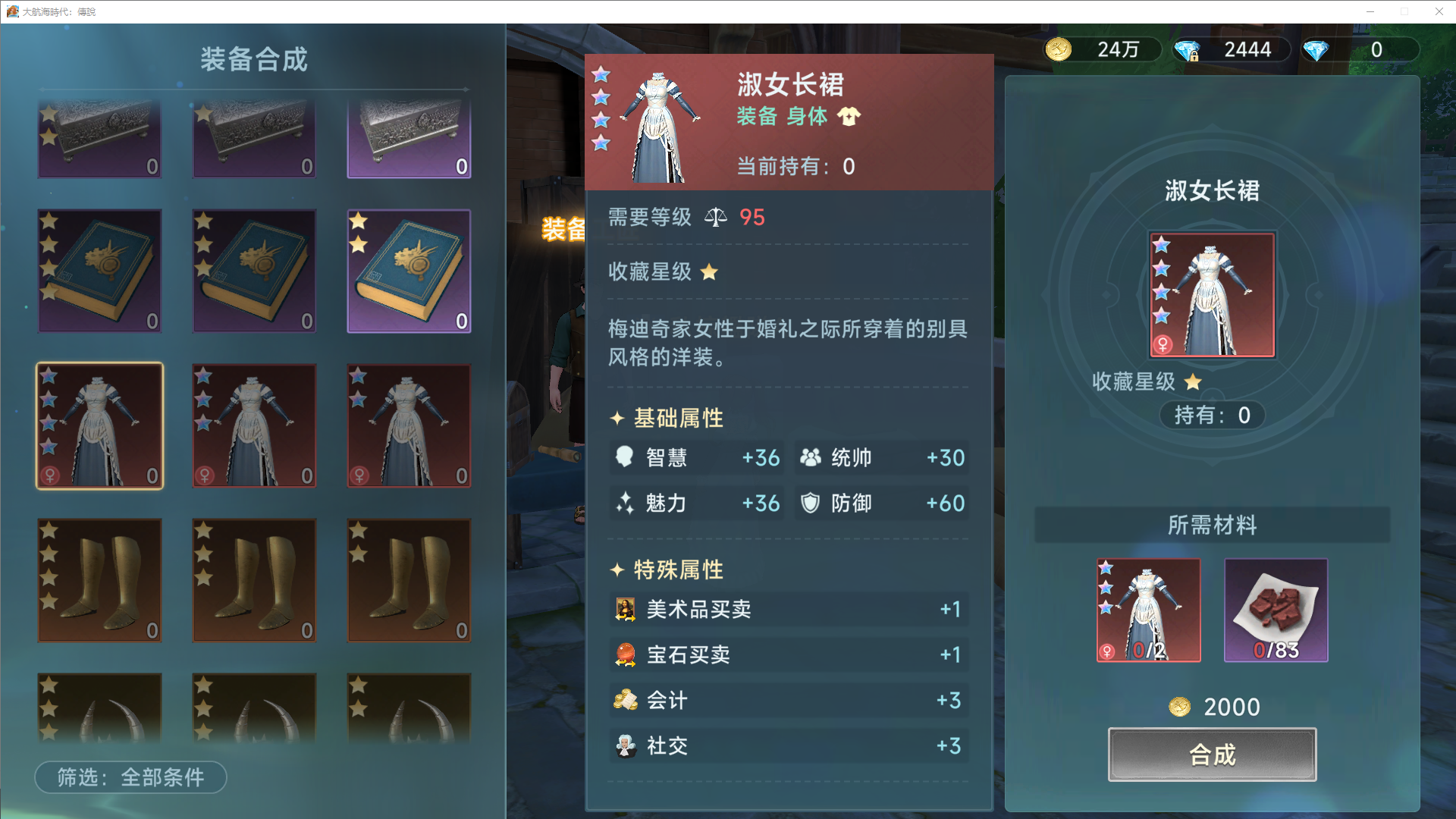The width and height of the screenshot is (1456, 819).
Task: Select the third 淑女长裙 dress recipe
Action: [409, 426]
